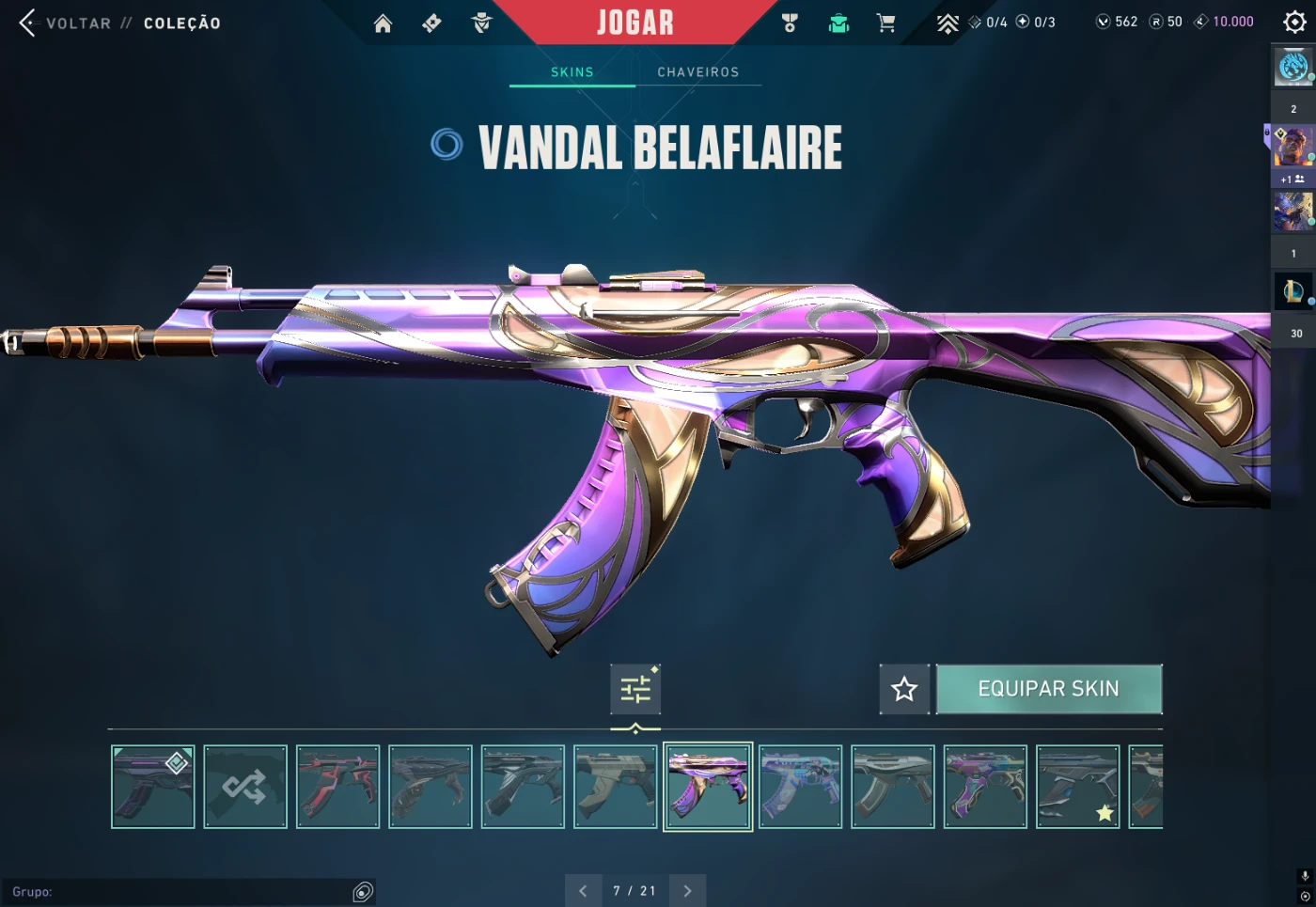
Task: Toggle the microphone icon
Action: coord(1305,876)
